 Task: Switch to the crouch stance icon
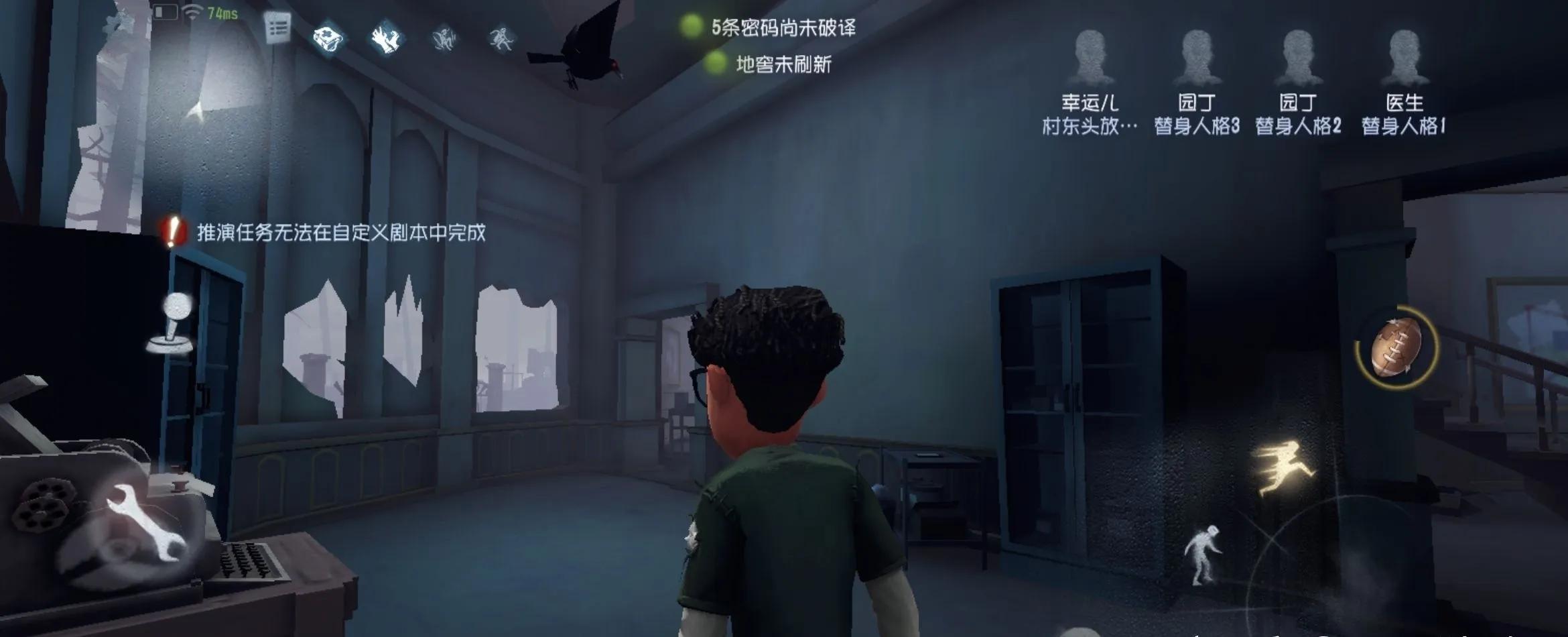pos(1201,554)
